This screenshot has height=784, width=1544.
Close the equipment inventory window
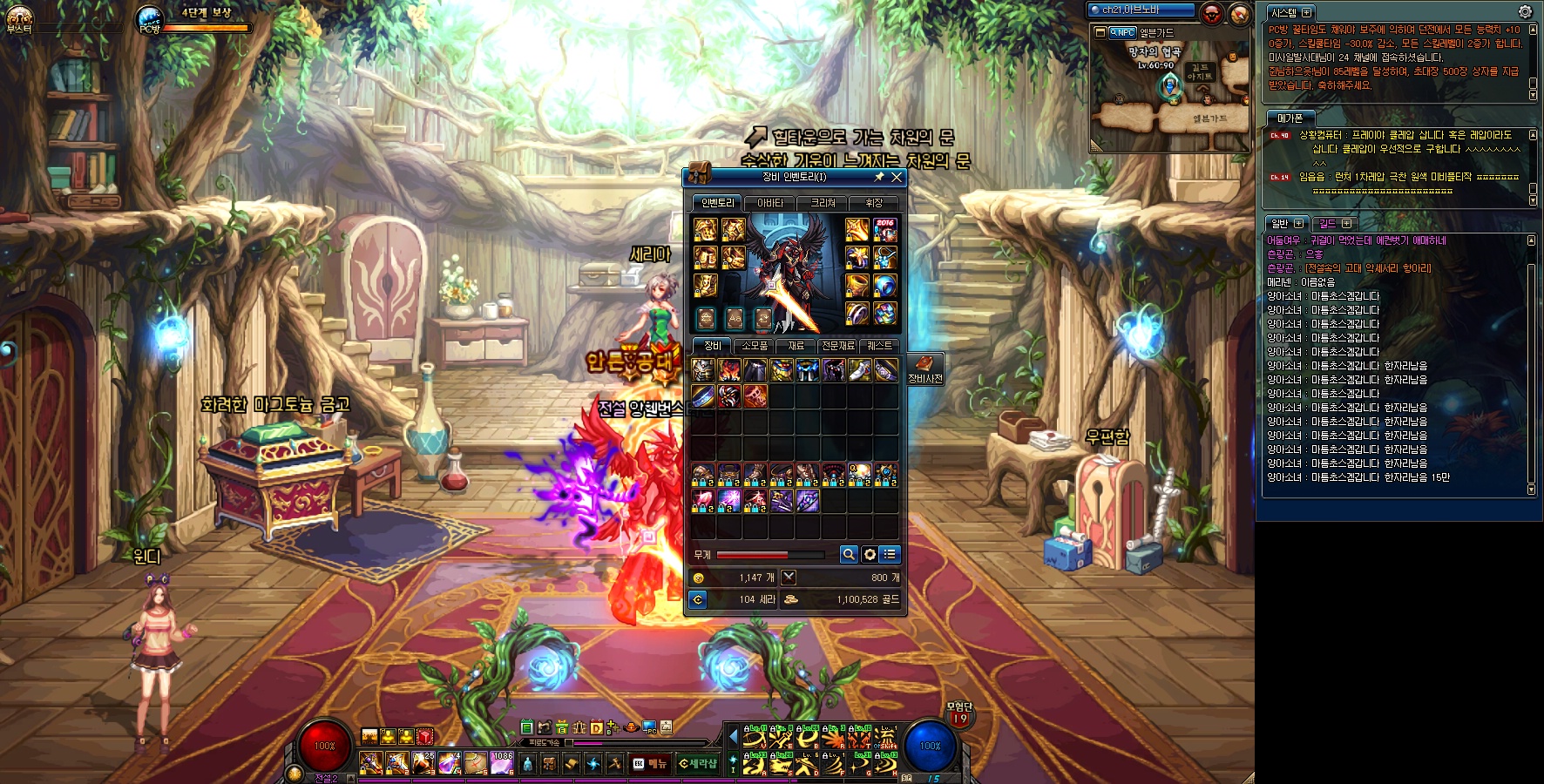click(897, 177)
